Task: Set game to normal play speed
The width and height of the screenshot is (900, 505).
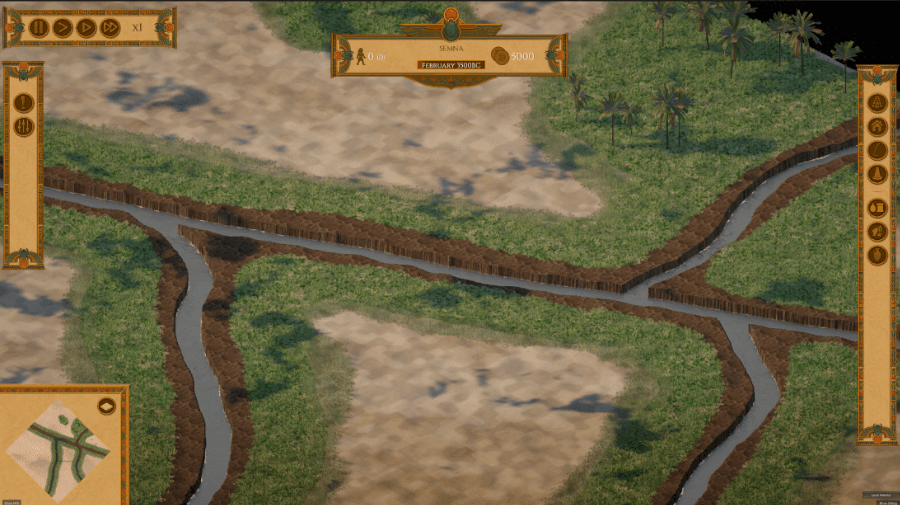Action: (62, 28)
